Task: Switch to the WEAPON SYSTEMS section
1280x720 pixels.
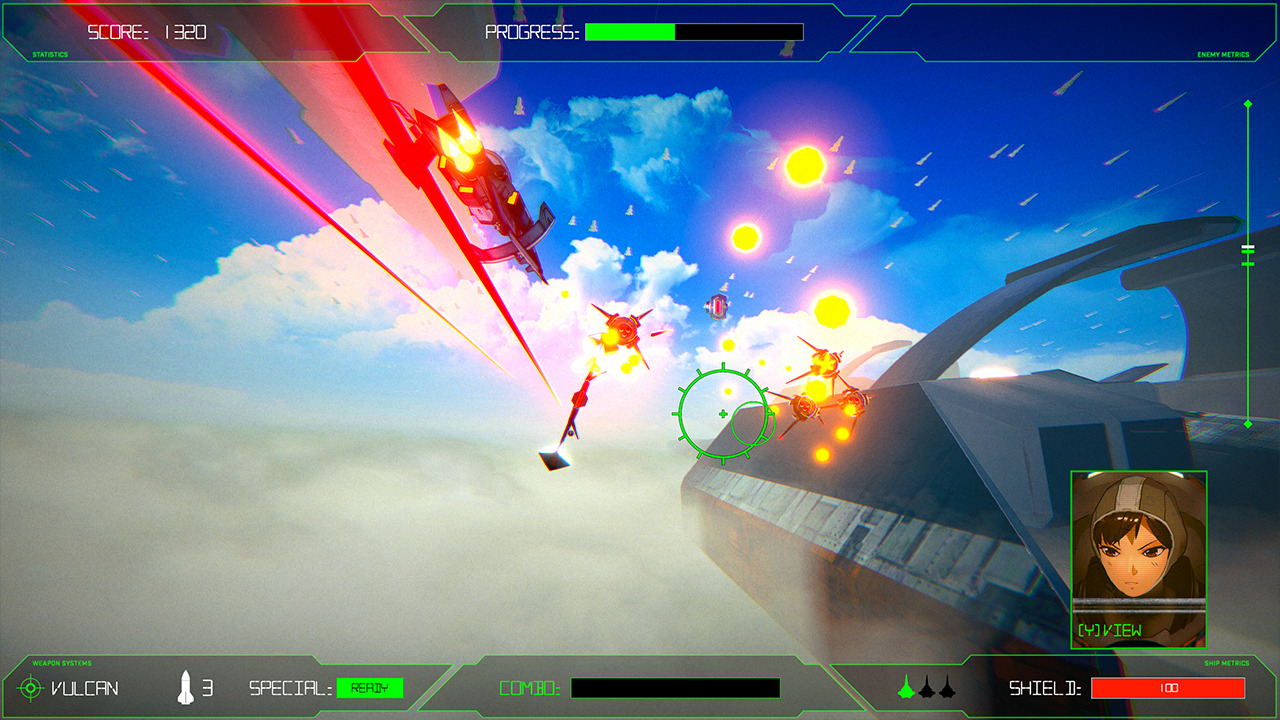Action: click(x=60, y=662)
